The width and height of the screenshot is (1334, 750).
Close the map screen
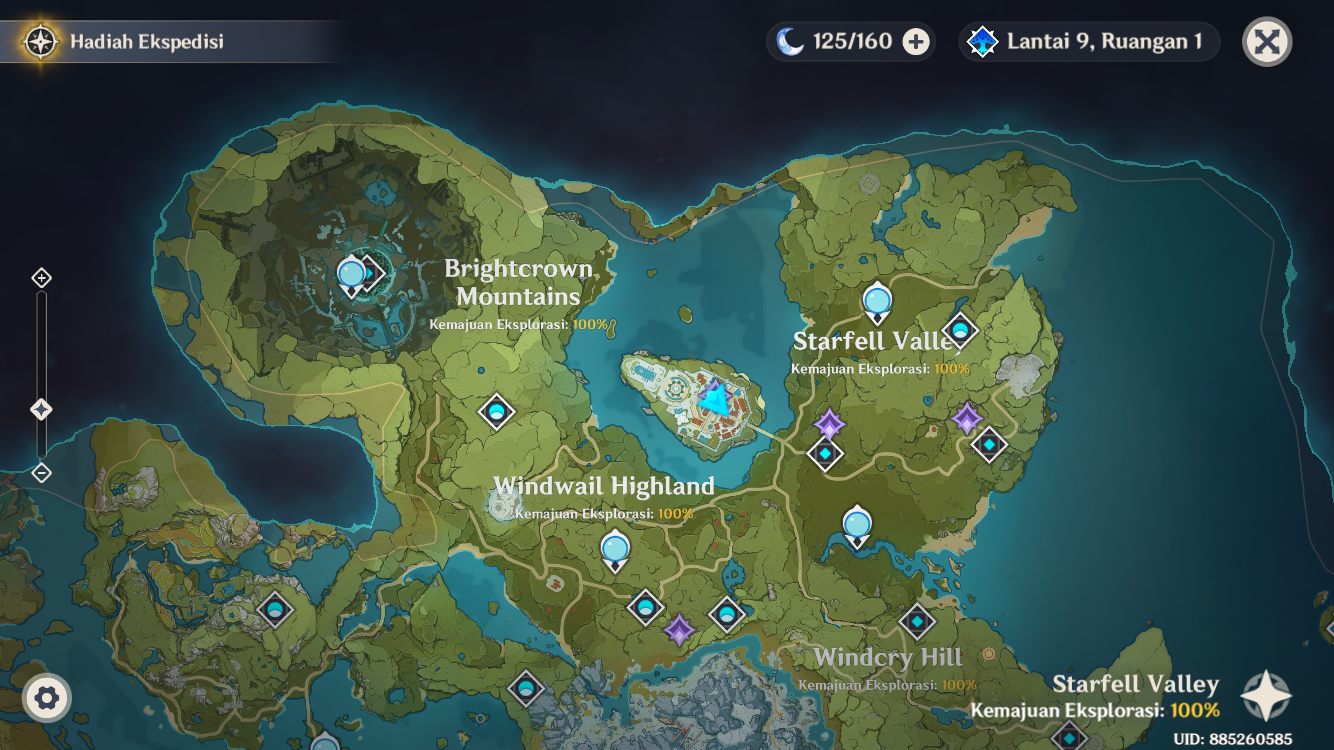pyautogui.click(x=1267, y=42)
